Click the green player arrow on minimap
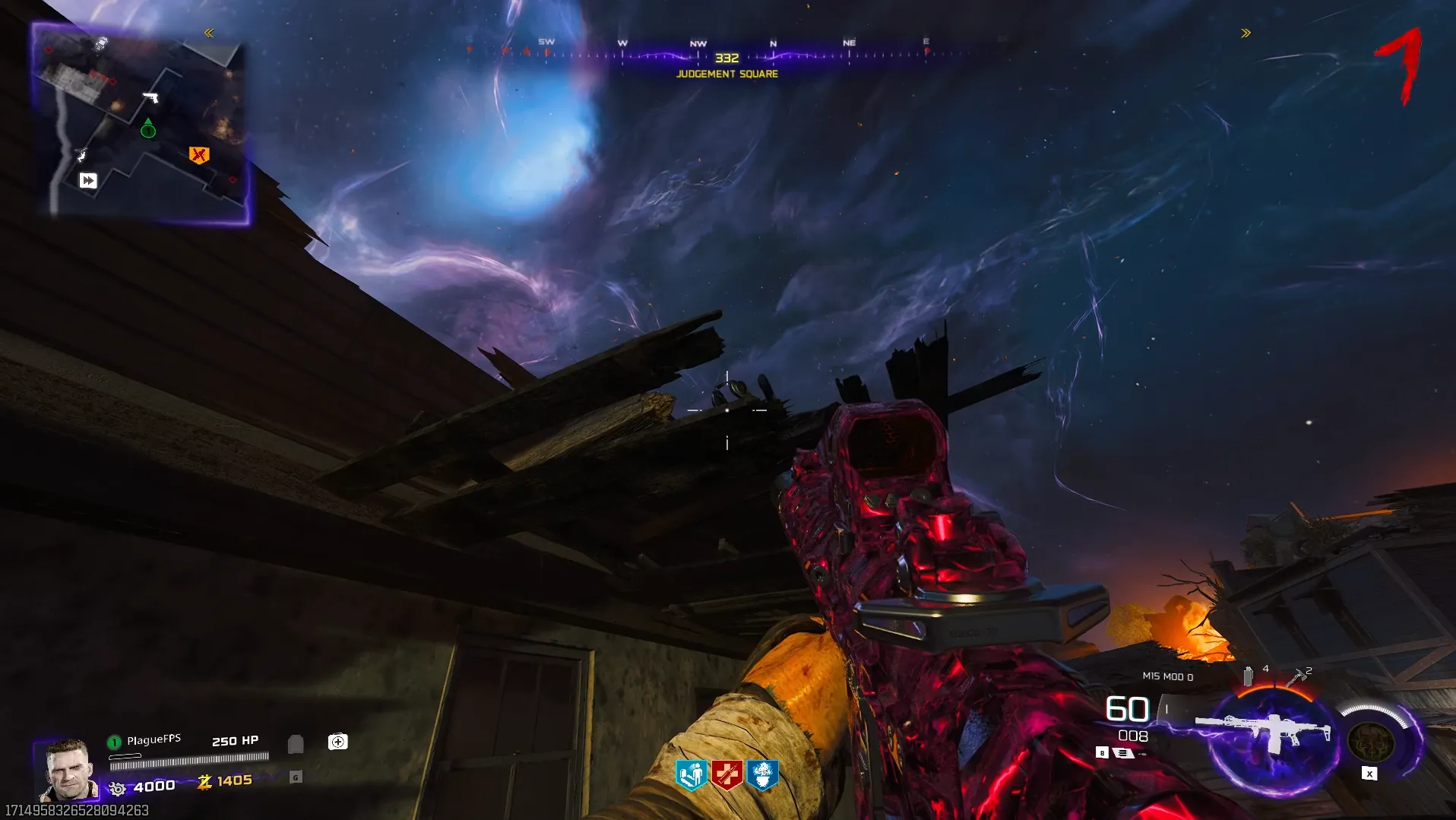This screenshot has height=820, width=1456. 148,128
